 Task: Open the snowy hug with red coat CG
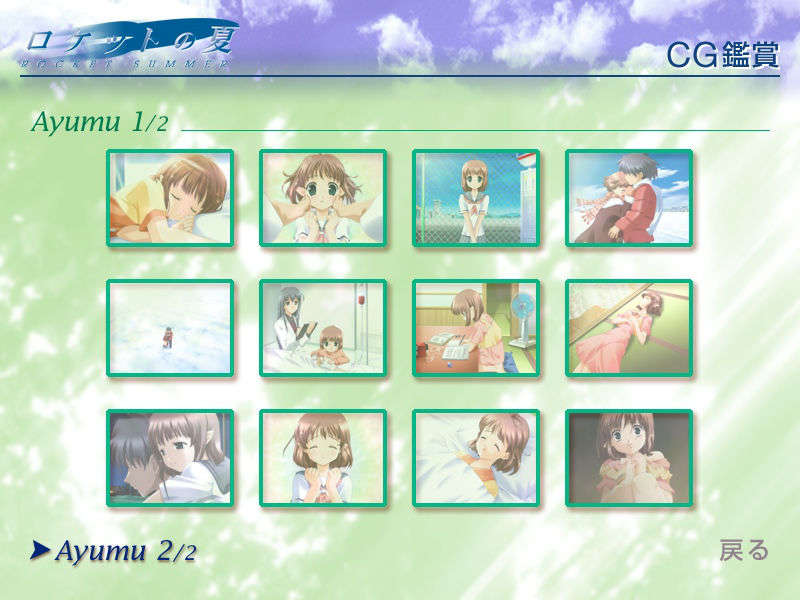(629, 198)
